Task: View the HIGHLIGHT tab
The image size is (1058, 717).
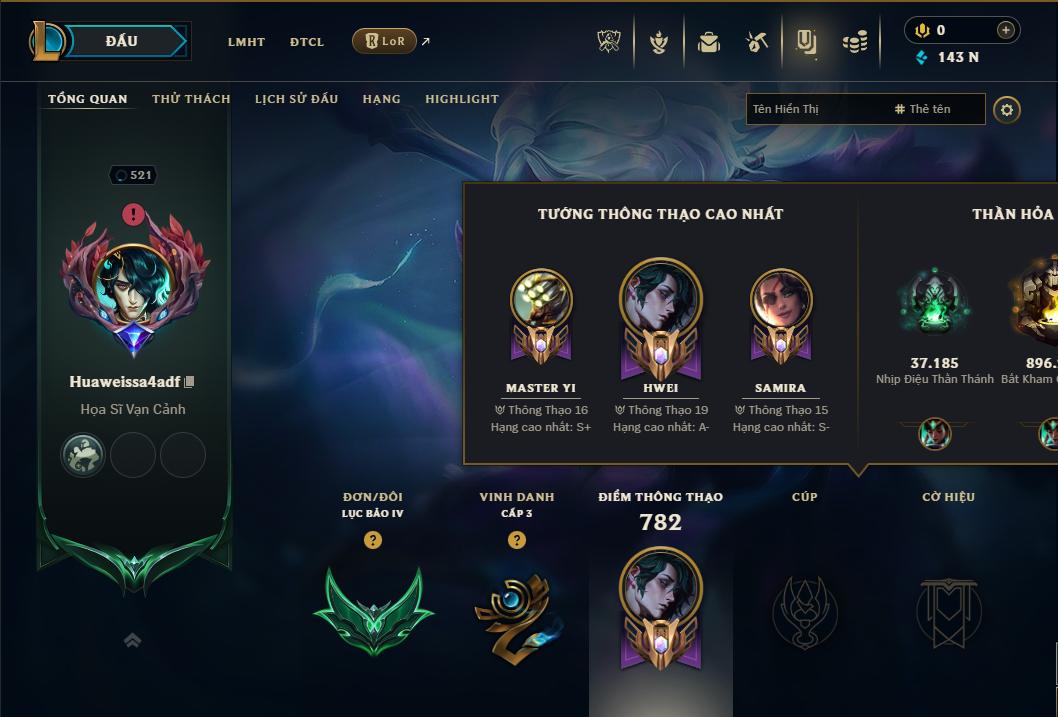Action: [x=462, y=99]
